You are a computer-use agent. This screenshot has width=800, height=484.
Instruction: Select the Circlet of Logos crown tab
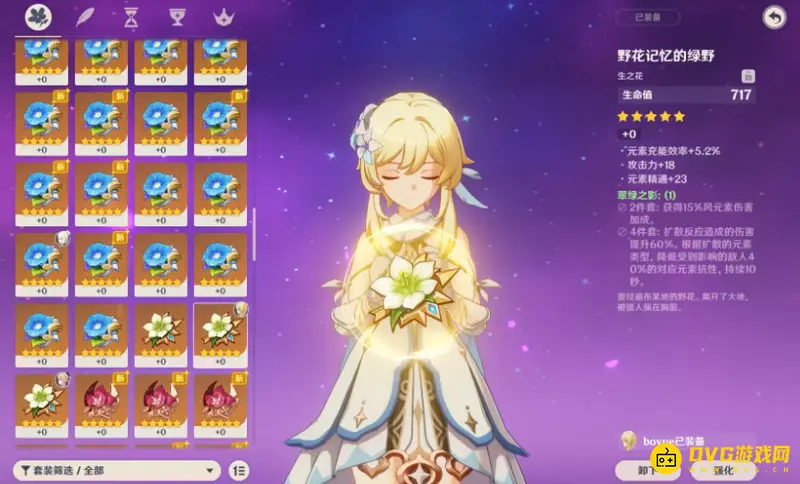222,17
